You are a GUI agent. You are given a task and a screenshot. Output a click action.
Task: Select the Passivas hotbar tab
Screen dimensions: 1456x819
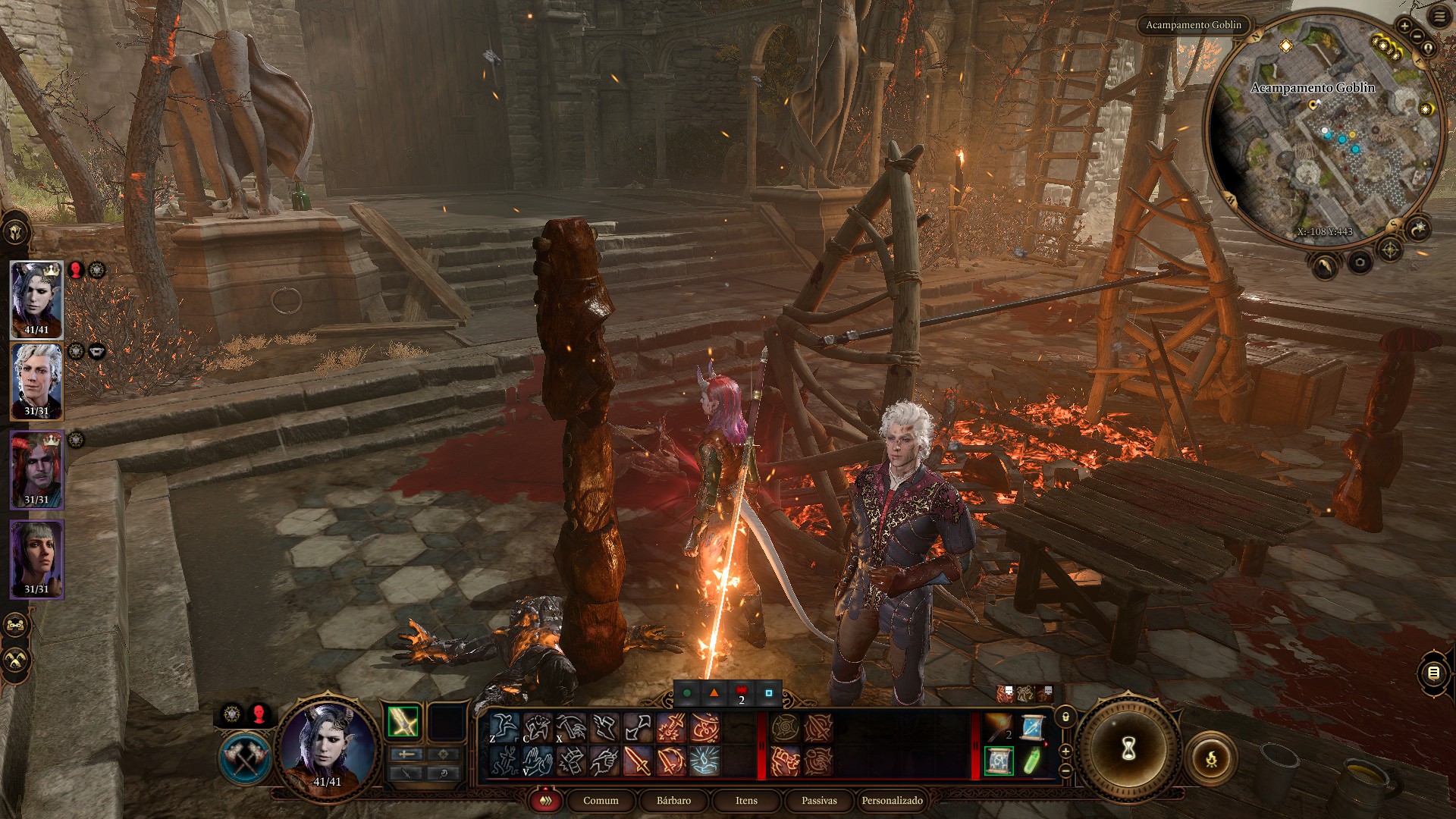tap(819, 801)
